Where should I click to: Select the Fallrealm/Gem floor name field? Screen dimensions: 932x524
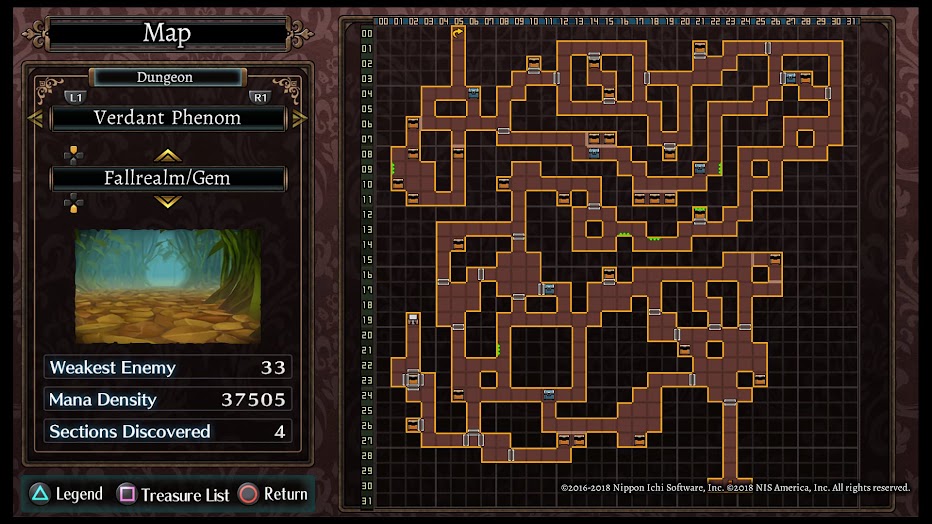[x=168, y=178]
